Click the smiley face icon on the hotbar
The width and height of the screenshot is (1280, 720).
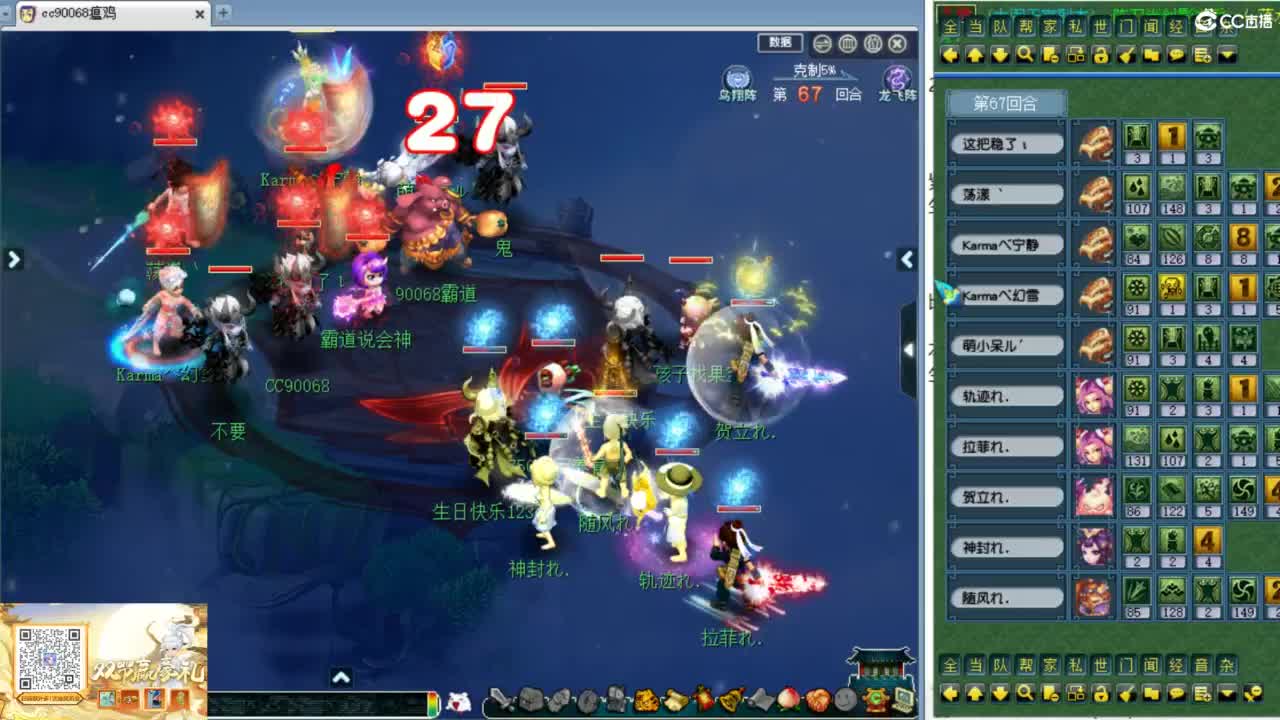843,700
